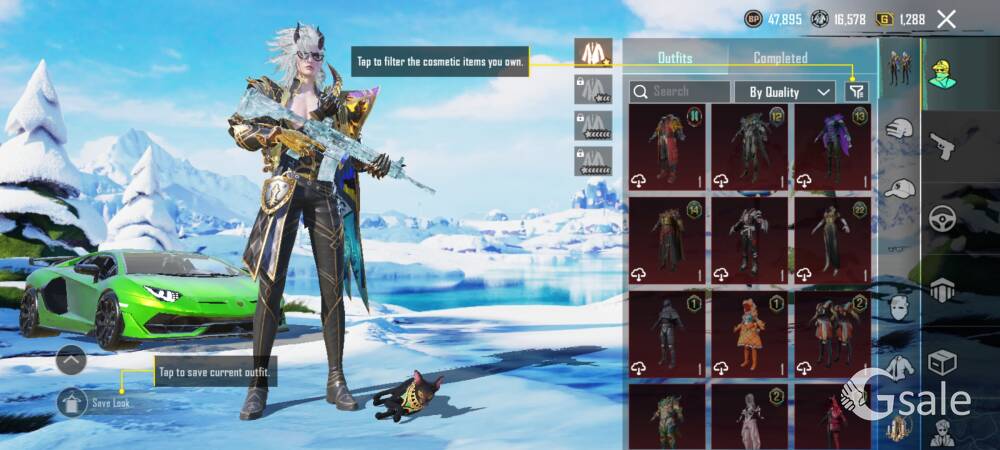Switch to the Outfits tab
Screen dimensions: 1000x450
click(x=675, y=58)
